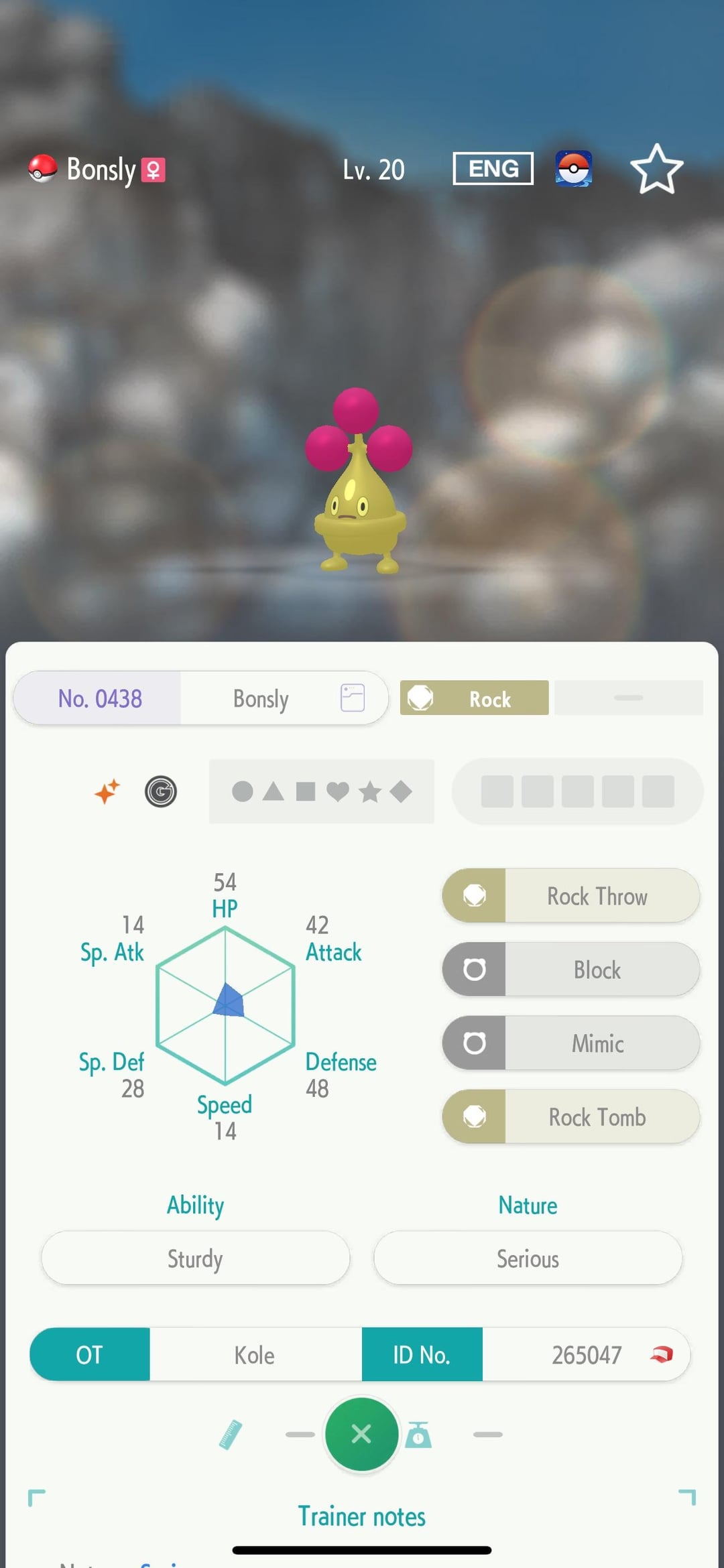
Task: Tap the height ruler icon
Action: (x=230, y=1435)
